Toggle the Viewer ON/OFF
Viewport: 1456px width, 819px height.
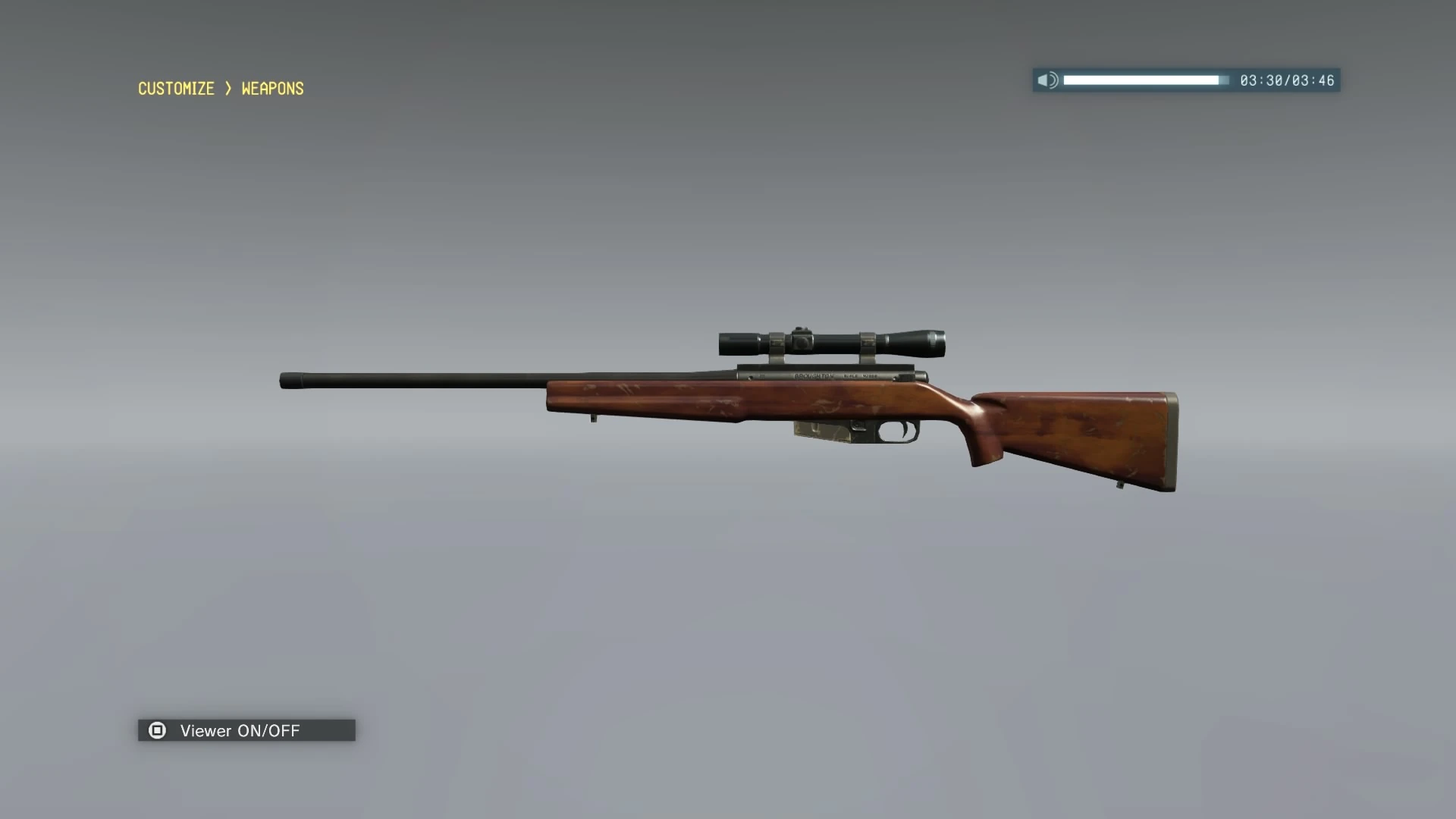pyautogui.click(x=239, y=730)
